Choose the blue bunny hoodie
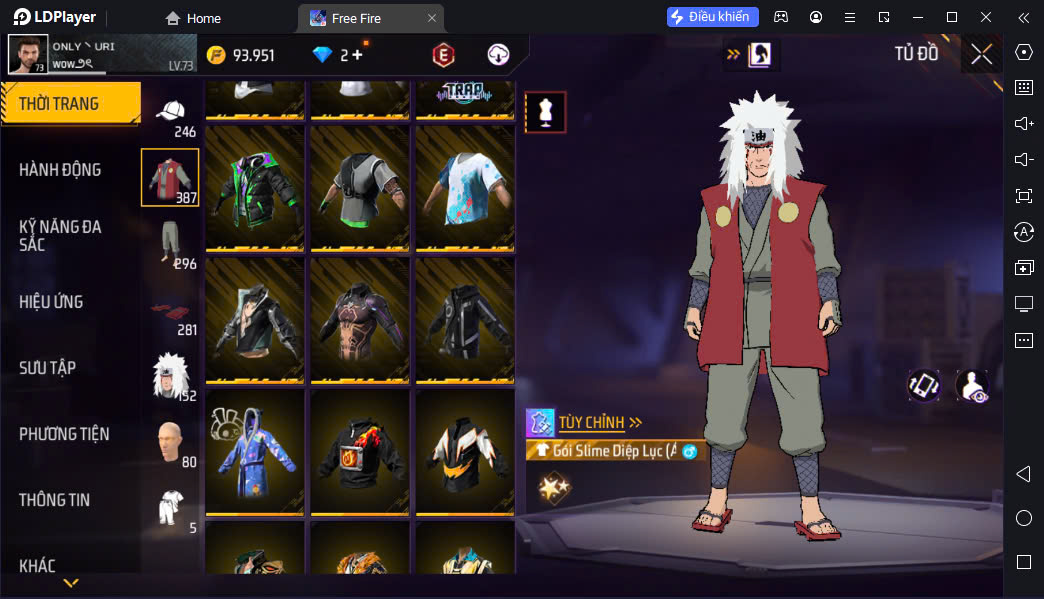The image size is (1044, 599). pyautogui.click(x=255, y=450)
